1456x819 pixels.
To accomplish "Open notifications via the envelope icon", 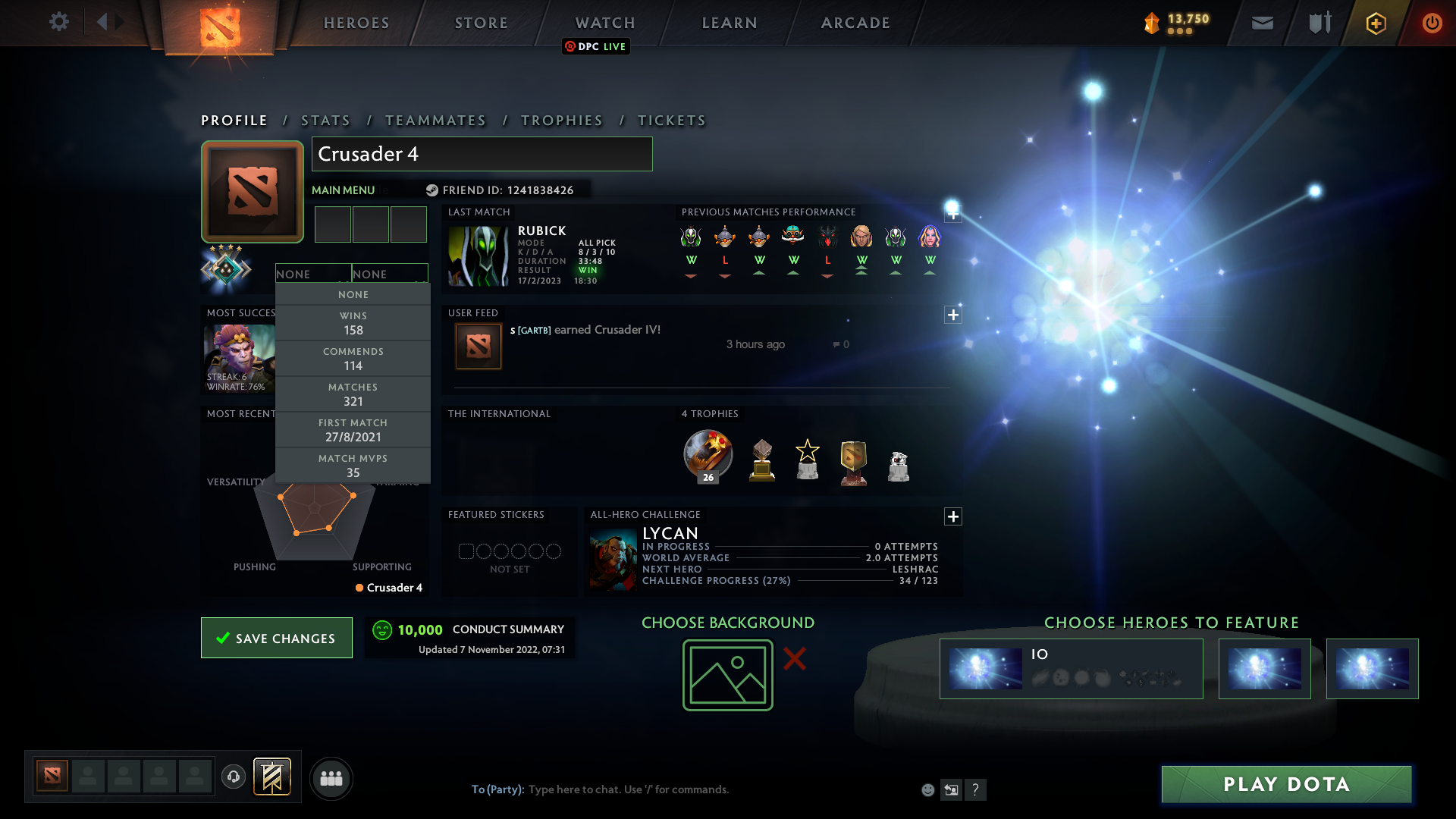I will pos(1262,23).
